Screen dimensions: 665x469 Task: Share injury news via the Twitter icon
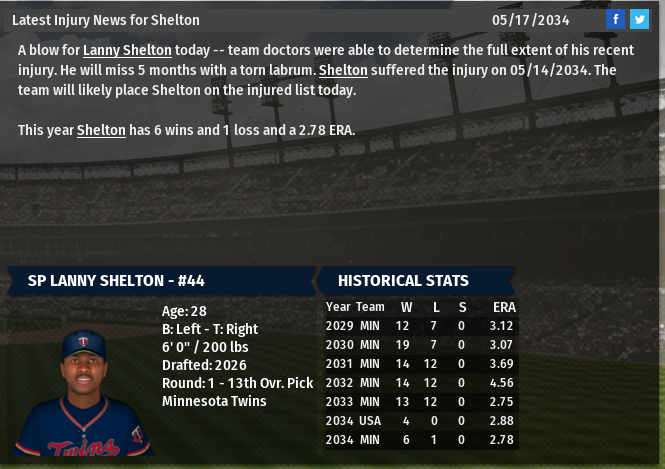tap(639, 19)
